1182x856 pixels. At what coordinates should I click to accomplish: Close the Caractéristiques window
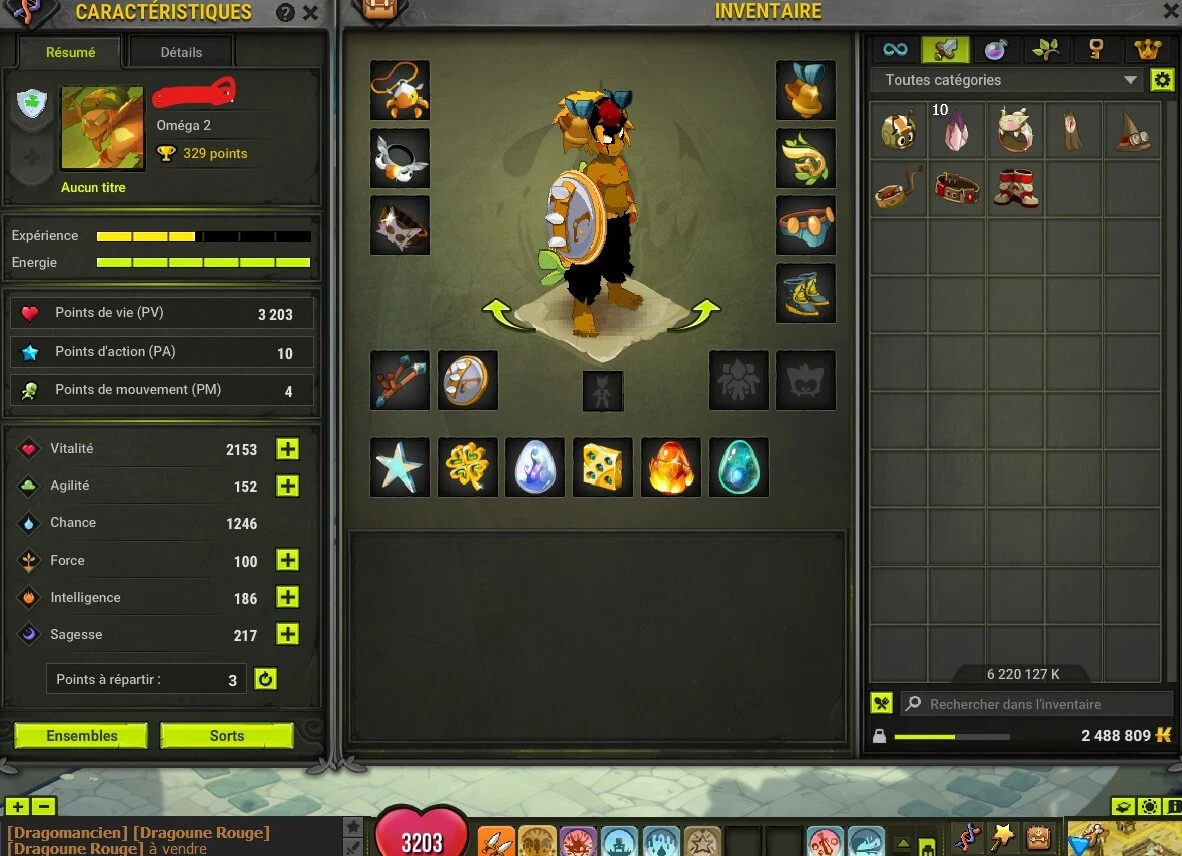pyautogui.click(x=311, y=13)
